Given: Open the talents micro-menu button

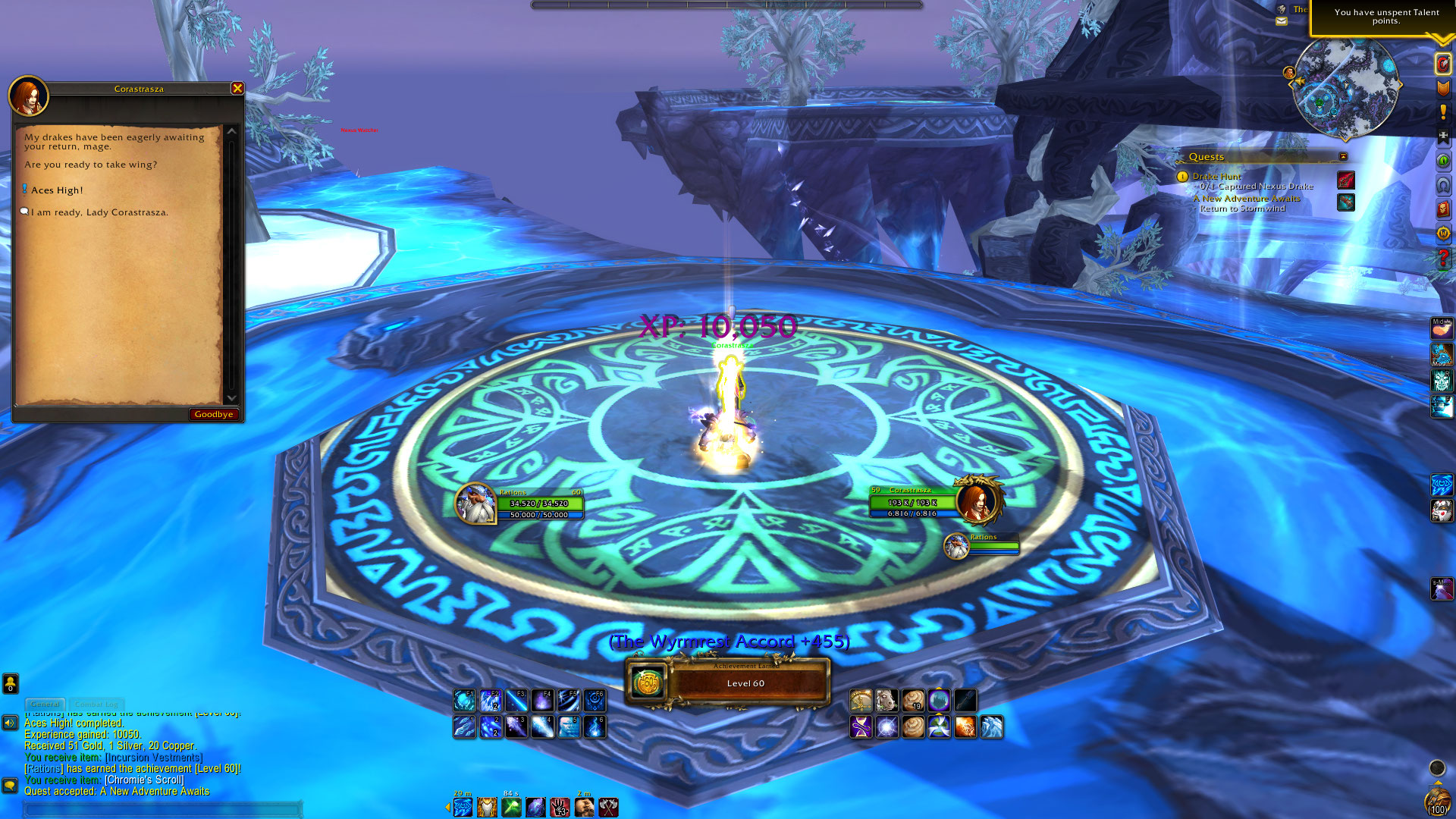Looking at the screenshot, I should click(1443, 64).
